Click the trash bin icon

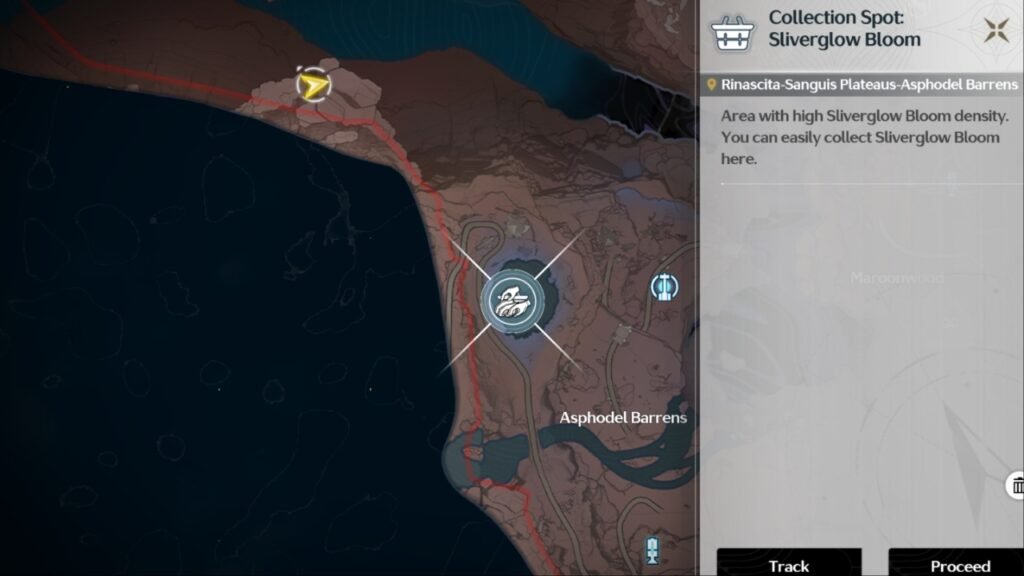point(1016,486)
